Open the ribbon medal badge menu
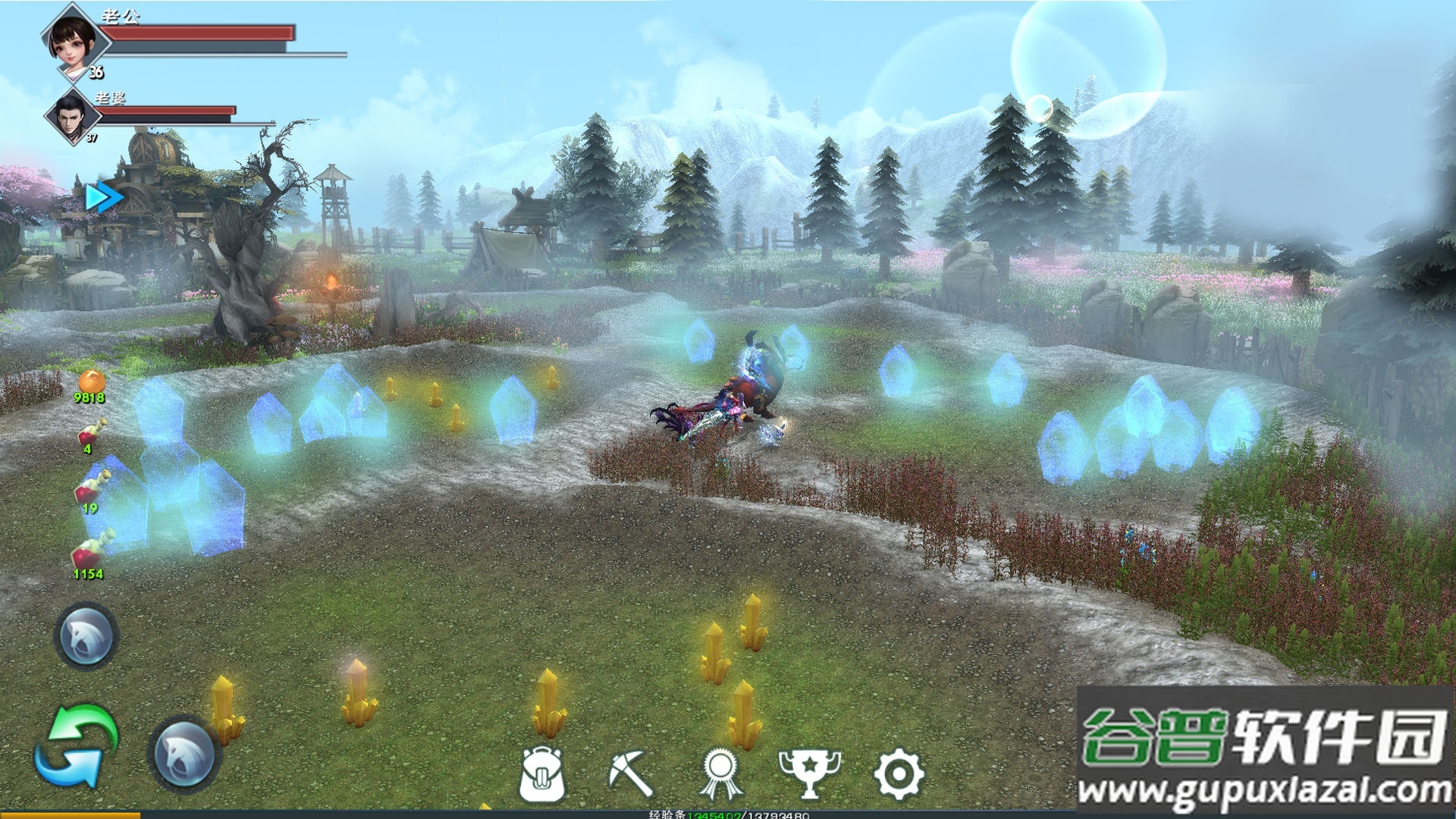 pyautogui.click(x=720, y=774)
